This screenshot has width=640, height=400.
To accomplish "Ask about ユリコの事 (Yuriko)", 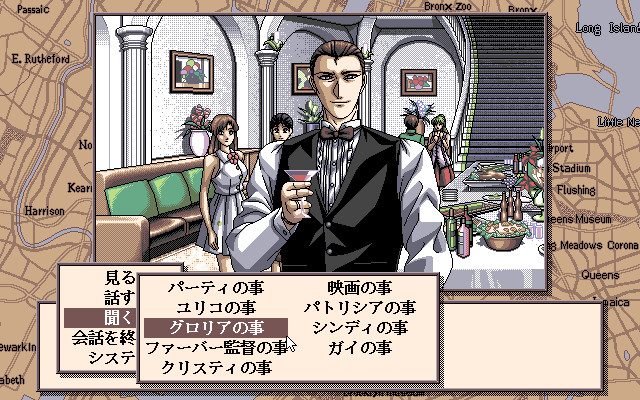I will coord(215,308).
